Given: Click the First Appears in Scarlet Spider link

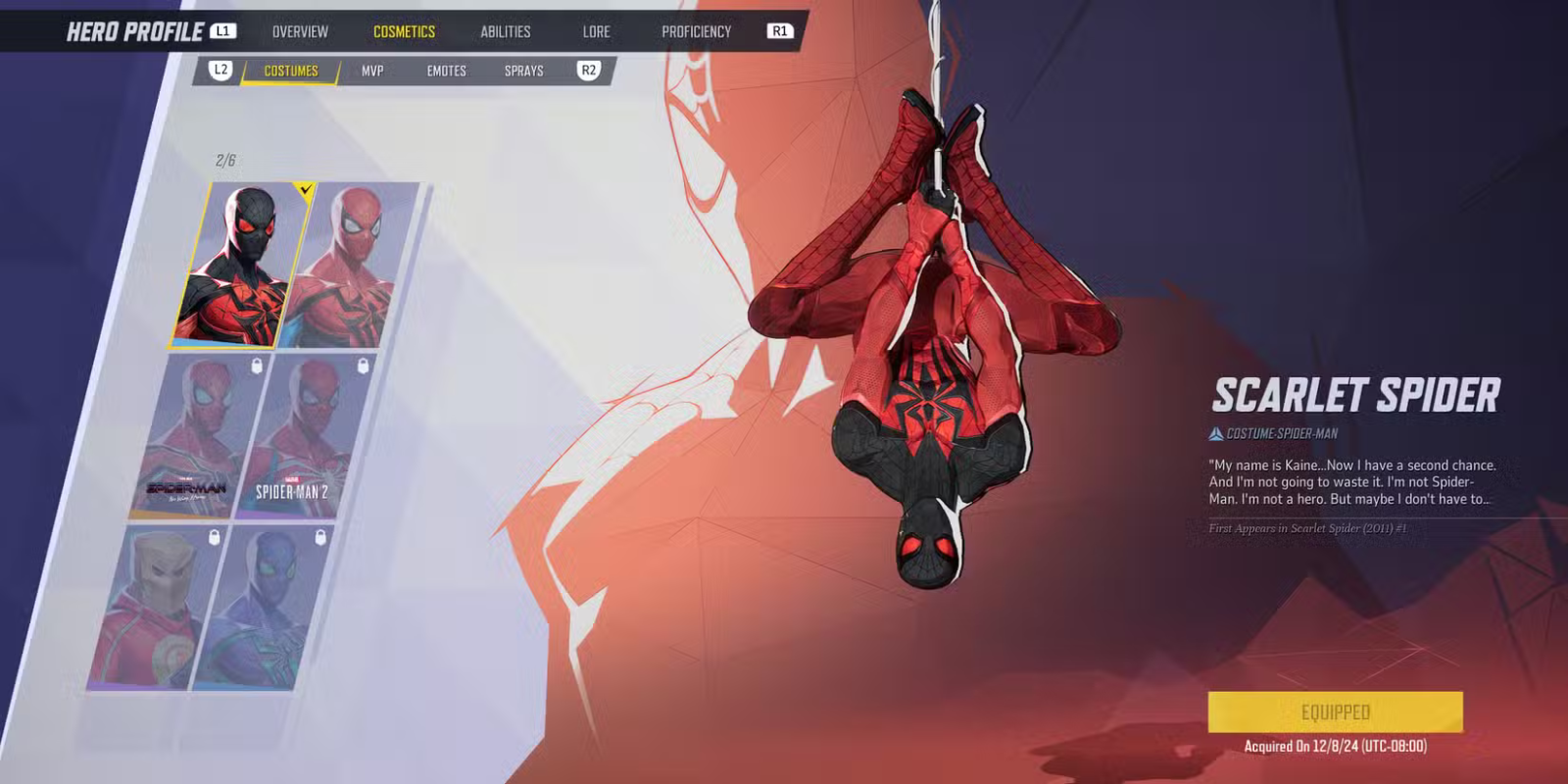Looking at the screenshot, I should [1310, 528].
